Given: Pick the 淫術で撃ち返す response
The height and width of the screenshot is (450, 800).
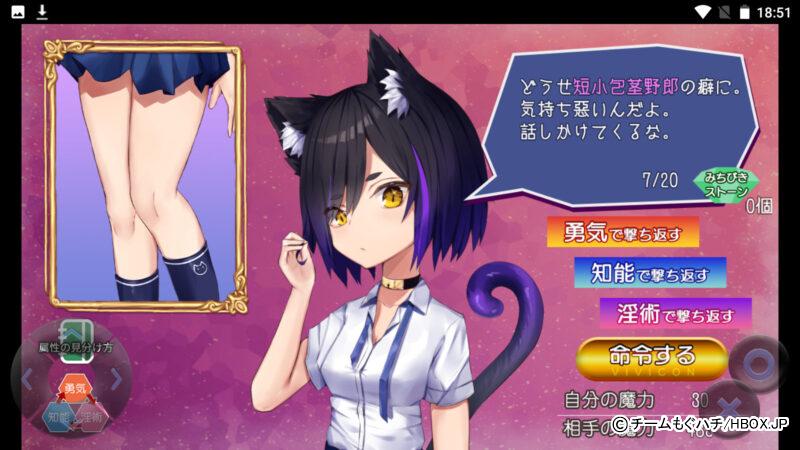Looking at the screenshot, I should coord(675,314).
